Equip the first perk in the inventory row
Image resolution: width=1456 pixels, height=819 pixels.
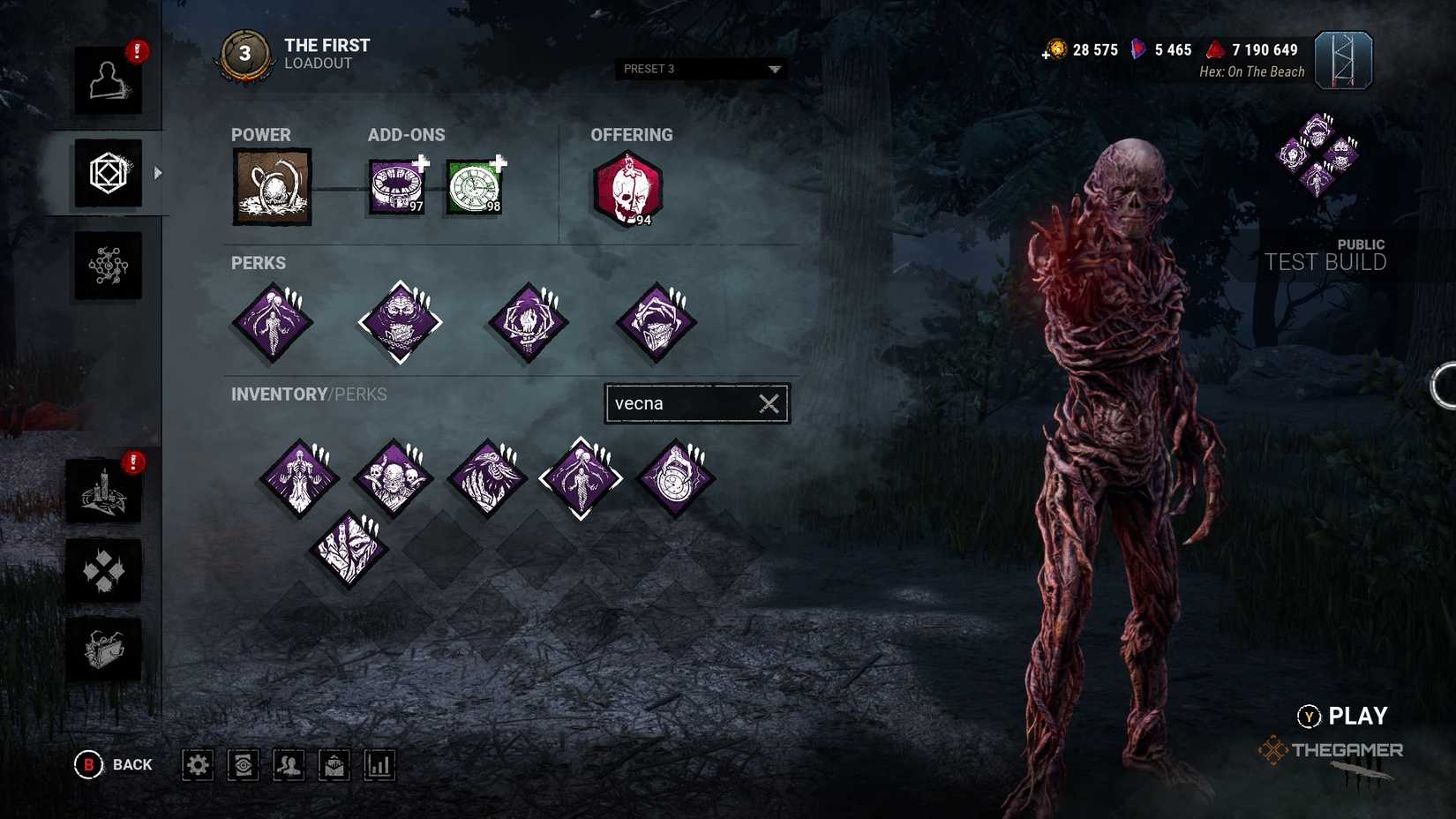(300, 477)
